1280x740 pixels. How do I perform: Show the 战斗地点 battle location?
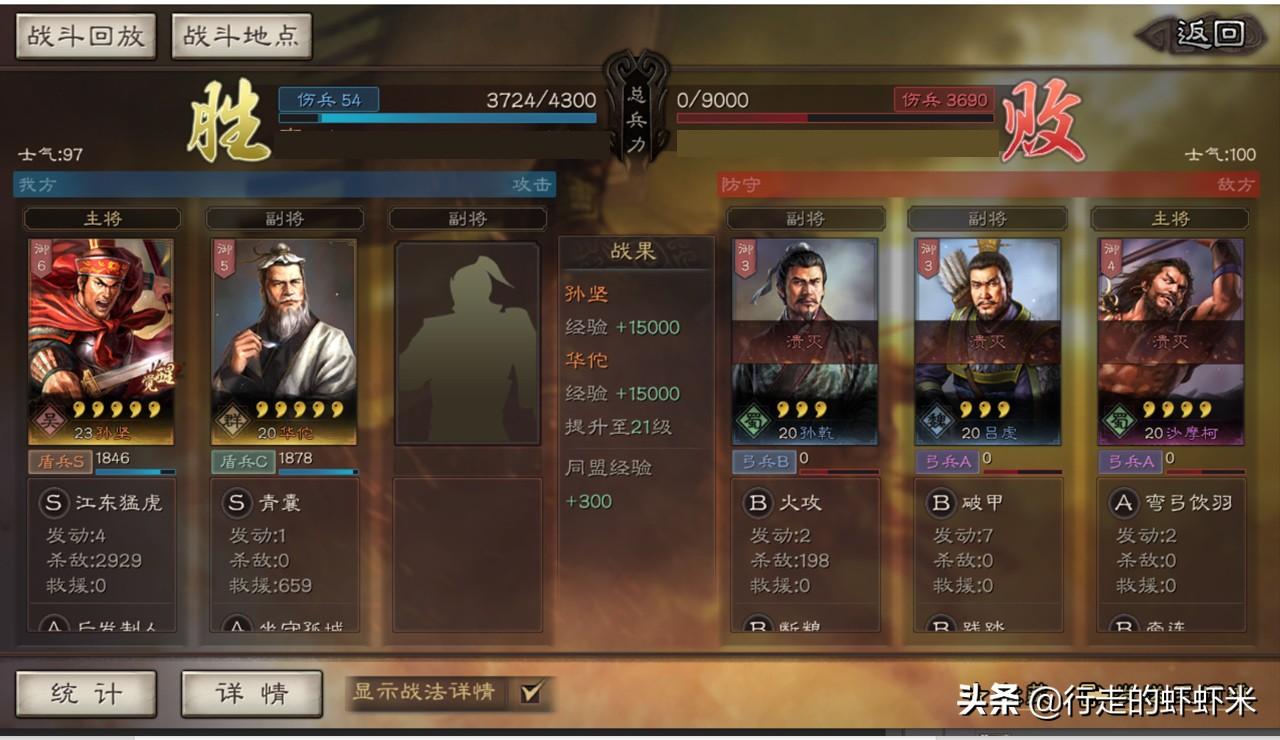[241, 36]
